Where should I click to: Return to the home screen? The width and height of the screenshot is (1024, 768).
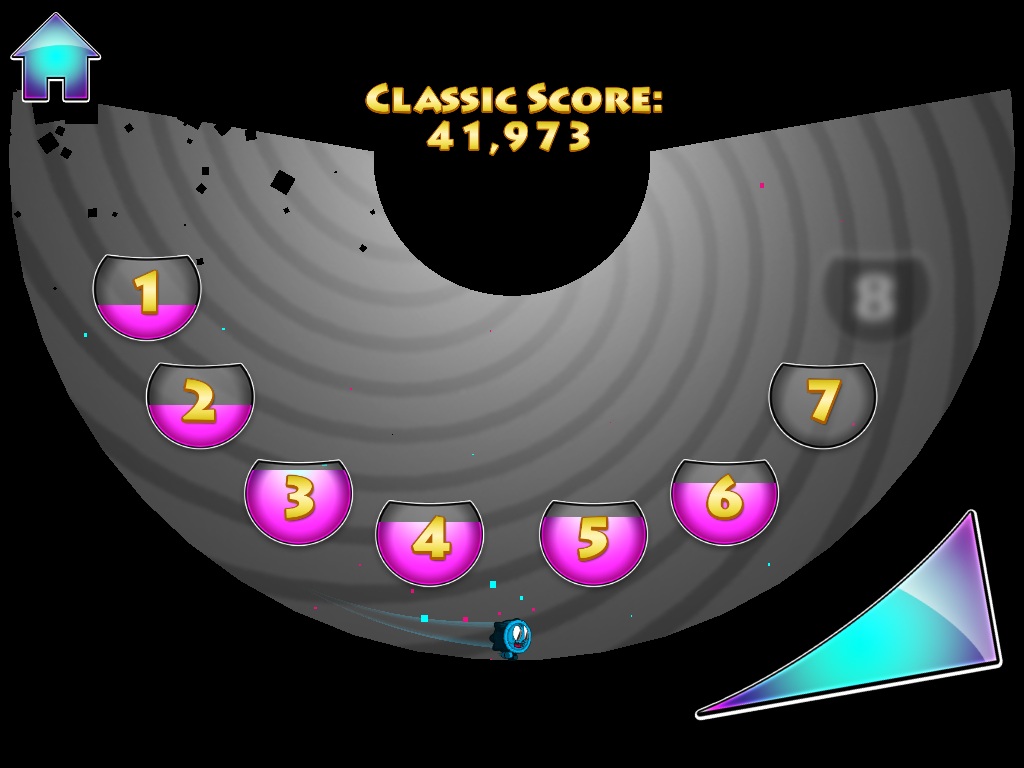coord(55,59)
